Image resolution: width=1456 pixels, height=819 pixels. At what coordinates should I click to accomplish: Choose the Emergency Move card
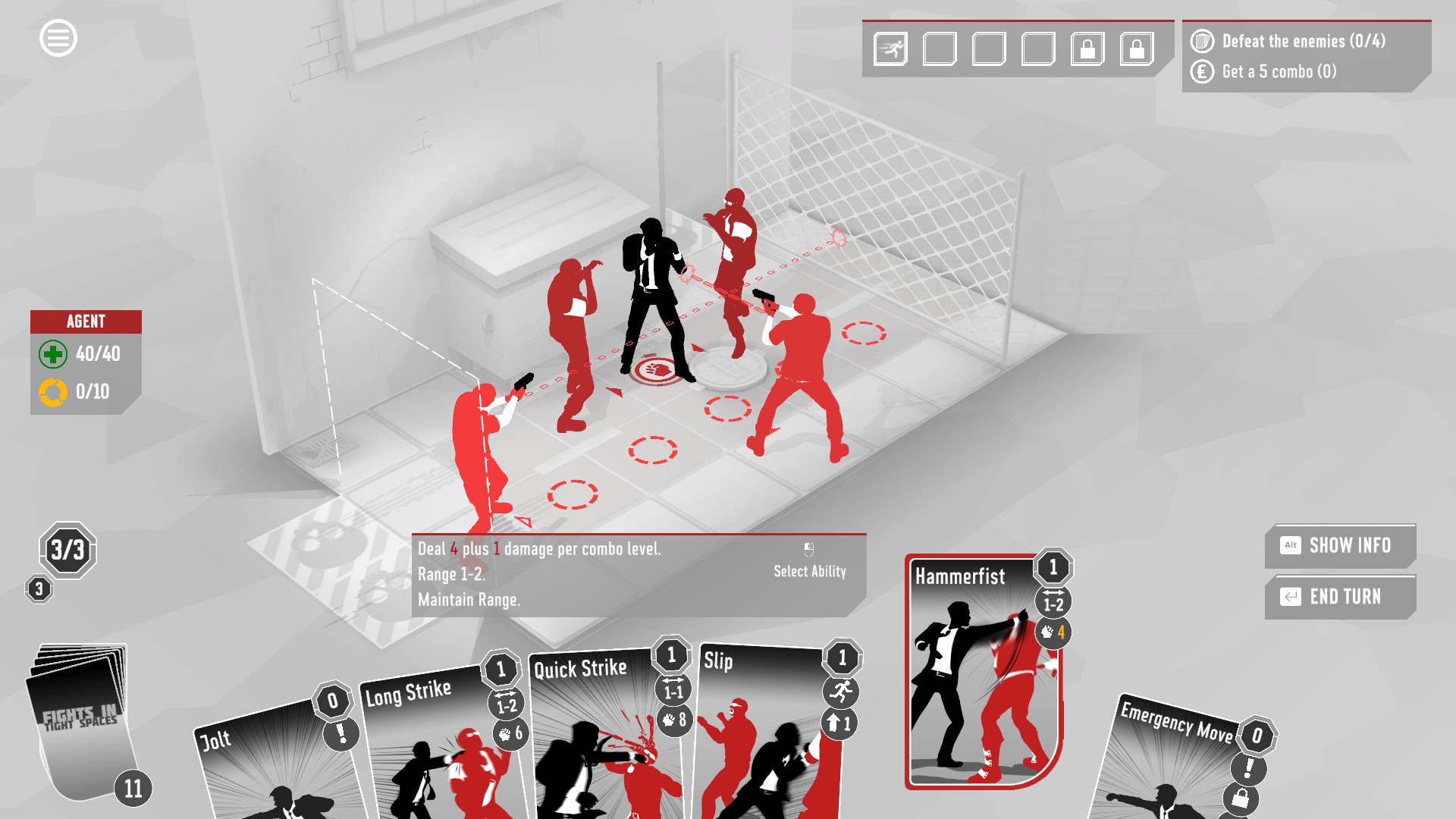[1175, 766]
